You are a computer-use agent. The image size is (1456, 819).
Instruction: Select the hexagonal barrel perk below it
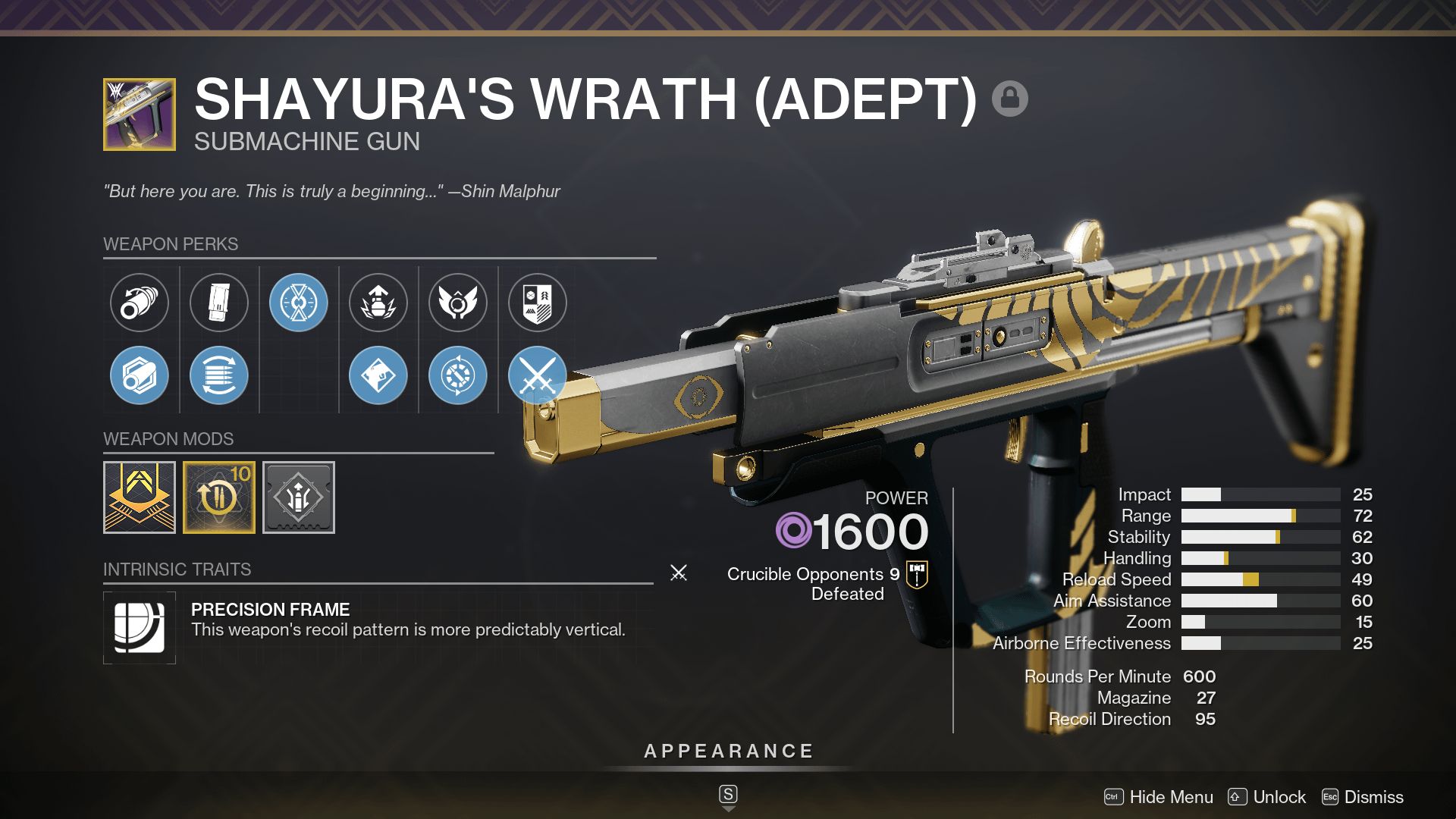click(140, 375)
